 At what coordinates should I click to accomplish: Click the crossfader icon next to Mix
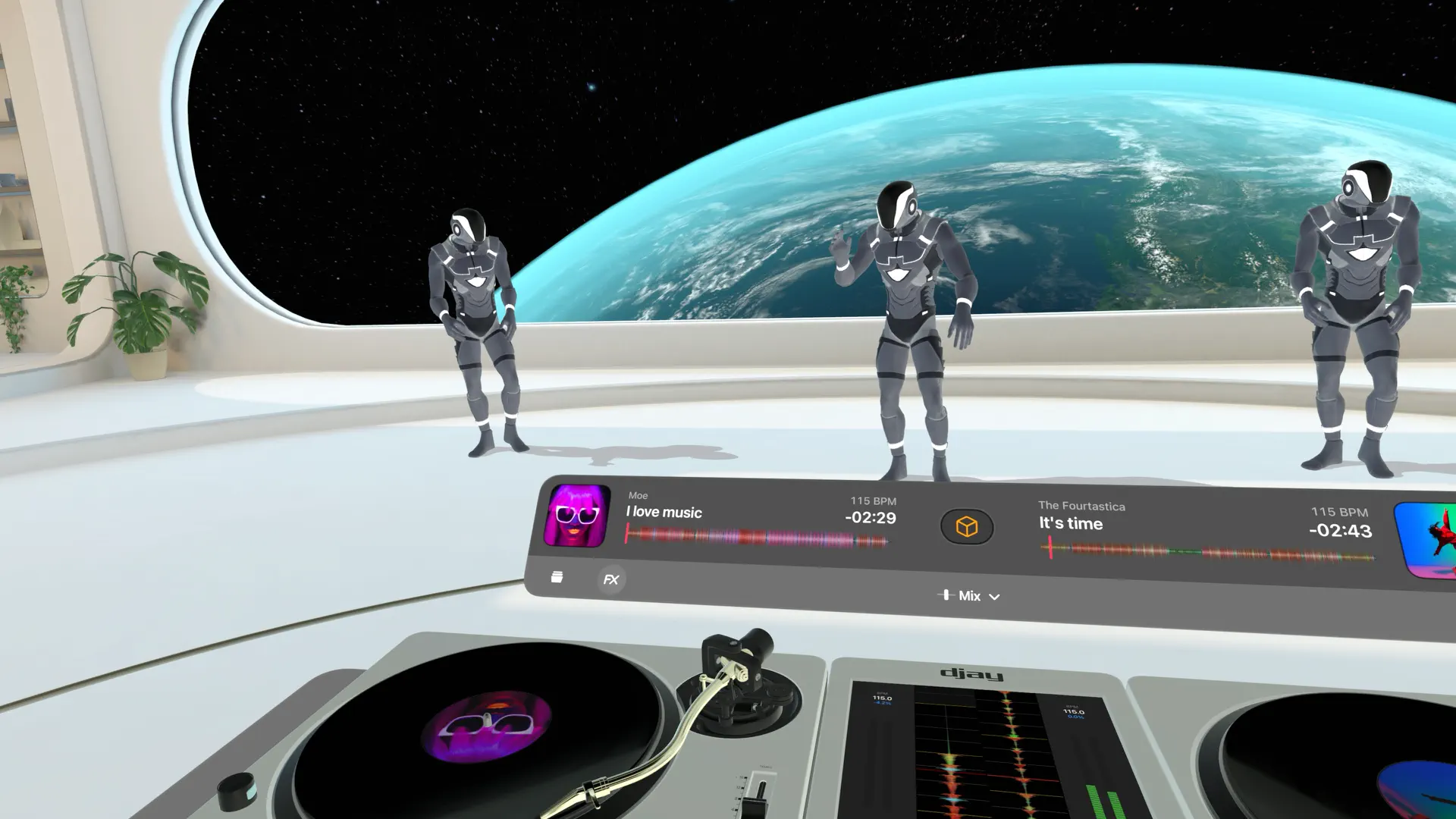[x=947, y=596]
